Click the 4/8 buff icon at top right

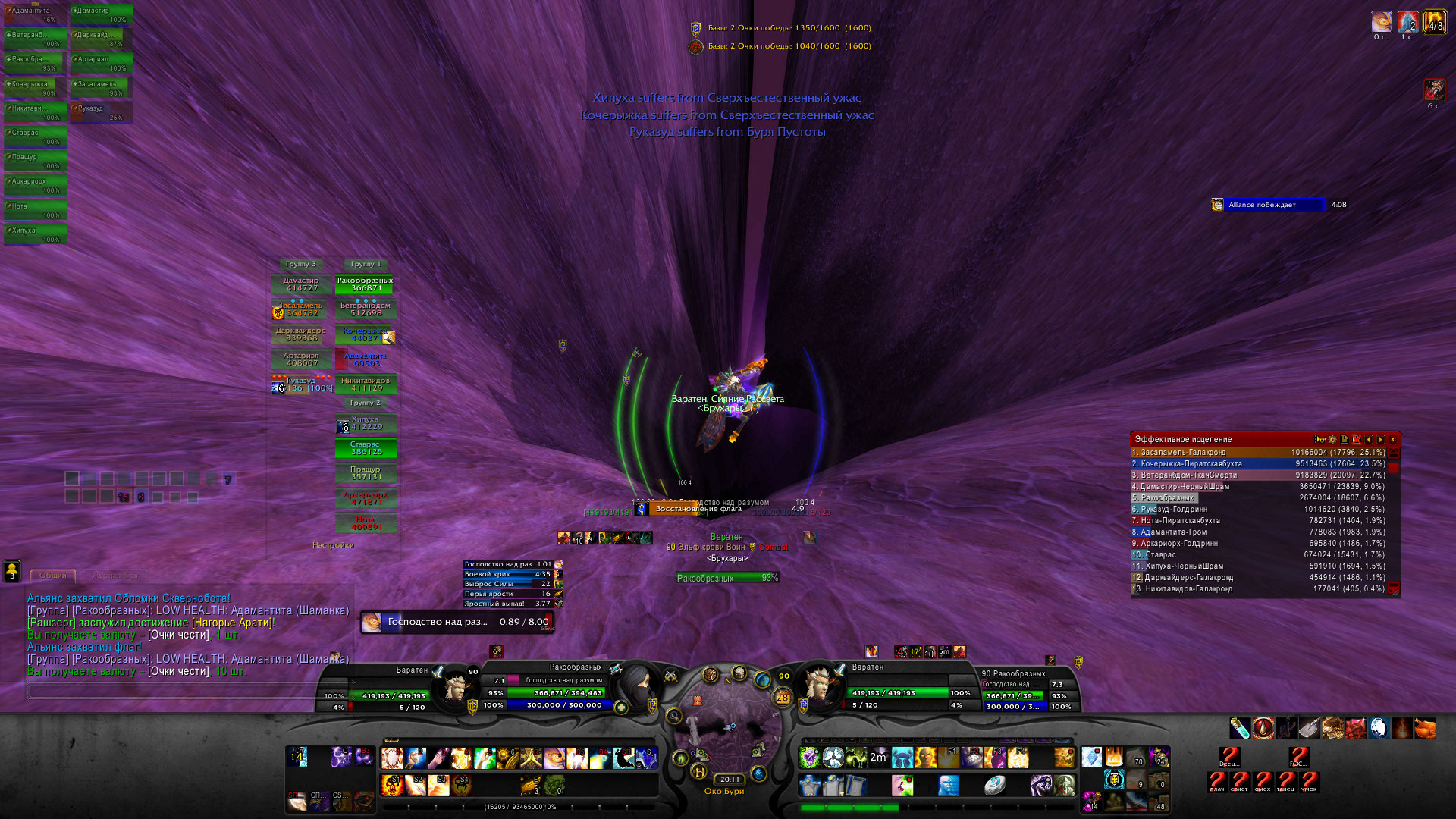1435,22
